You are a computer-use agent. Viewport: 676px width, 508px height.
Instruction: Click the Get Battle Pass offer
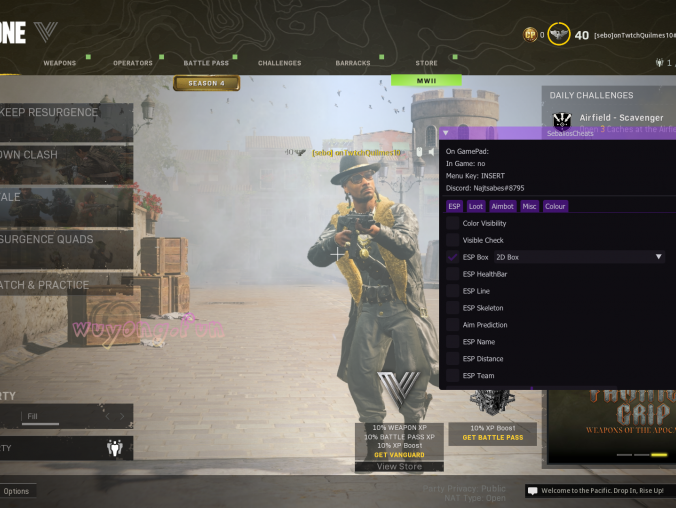coord(492,437)
